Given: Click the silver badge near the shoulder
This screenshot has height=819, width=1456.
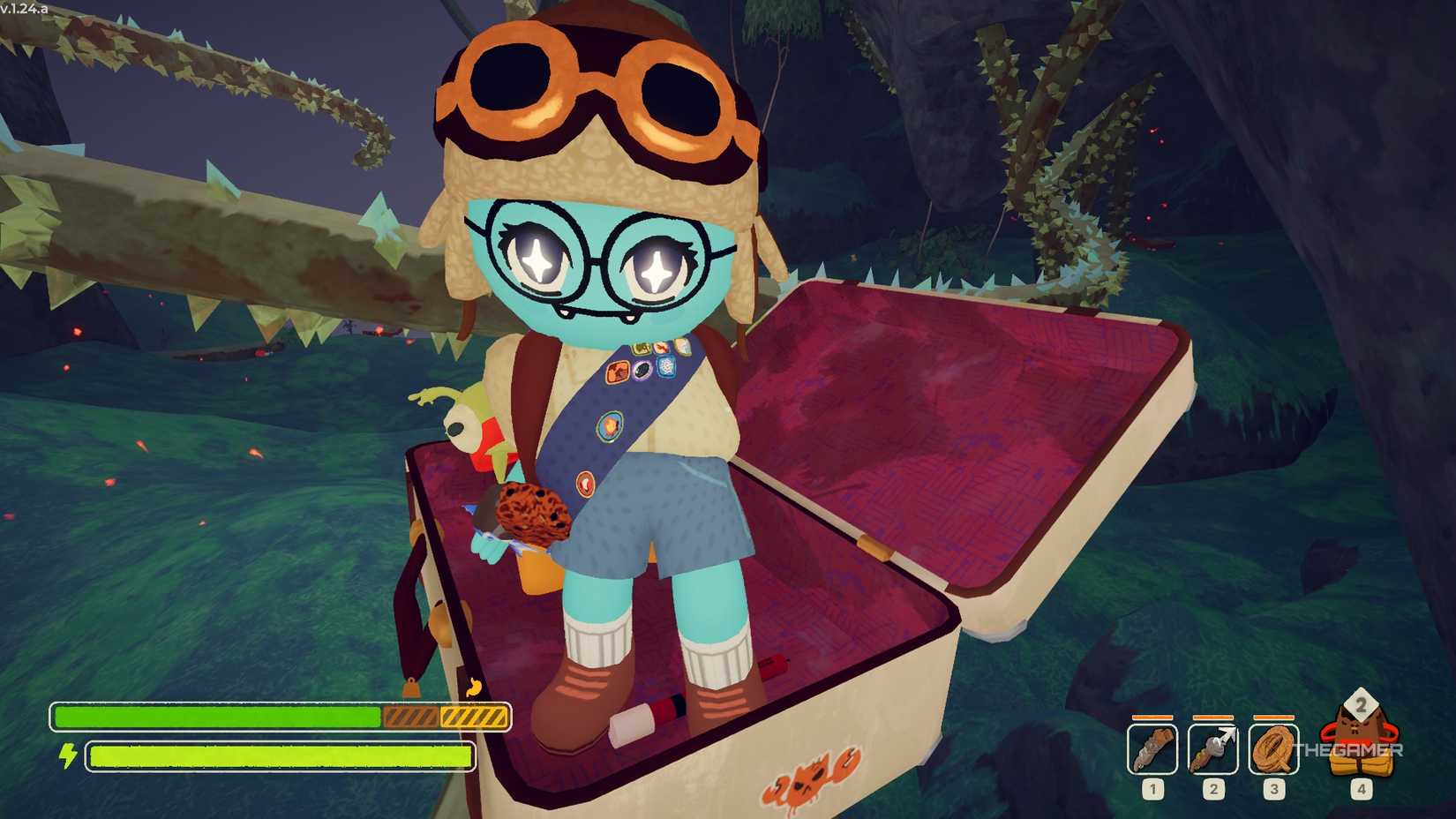Looking at the screenshot, I should [682, 347].
